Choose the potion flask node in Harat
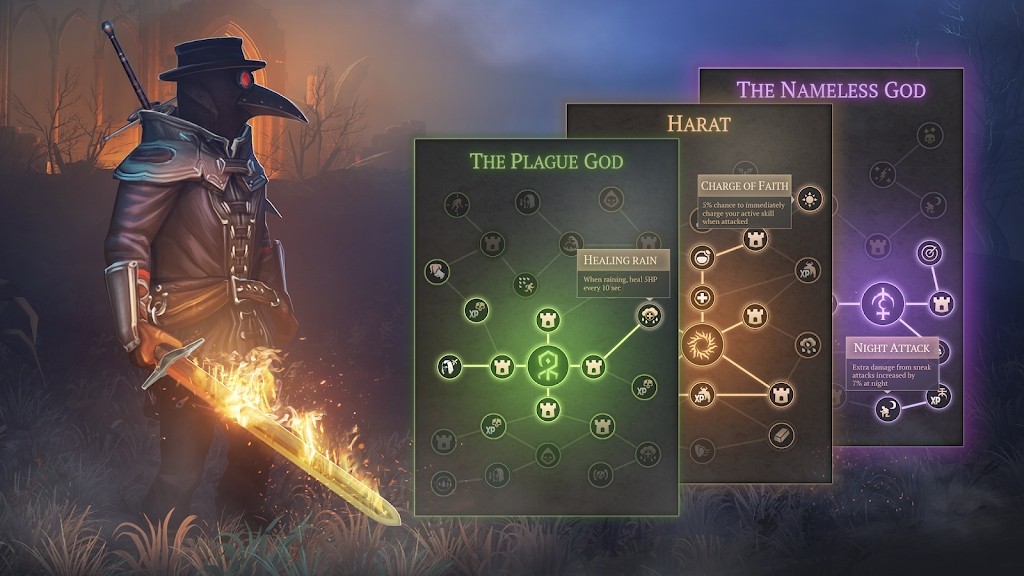Screen dimensions: 1024x576 pyautogui.click(x=704, y=257)
